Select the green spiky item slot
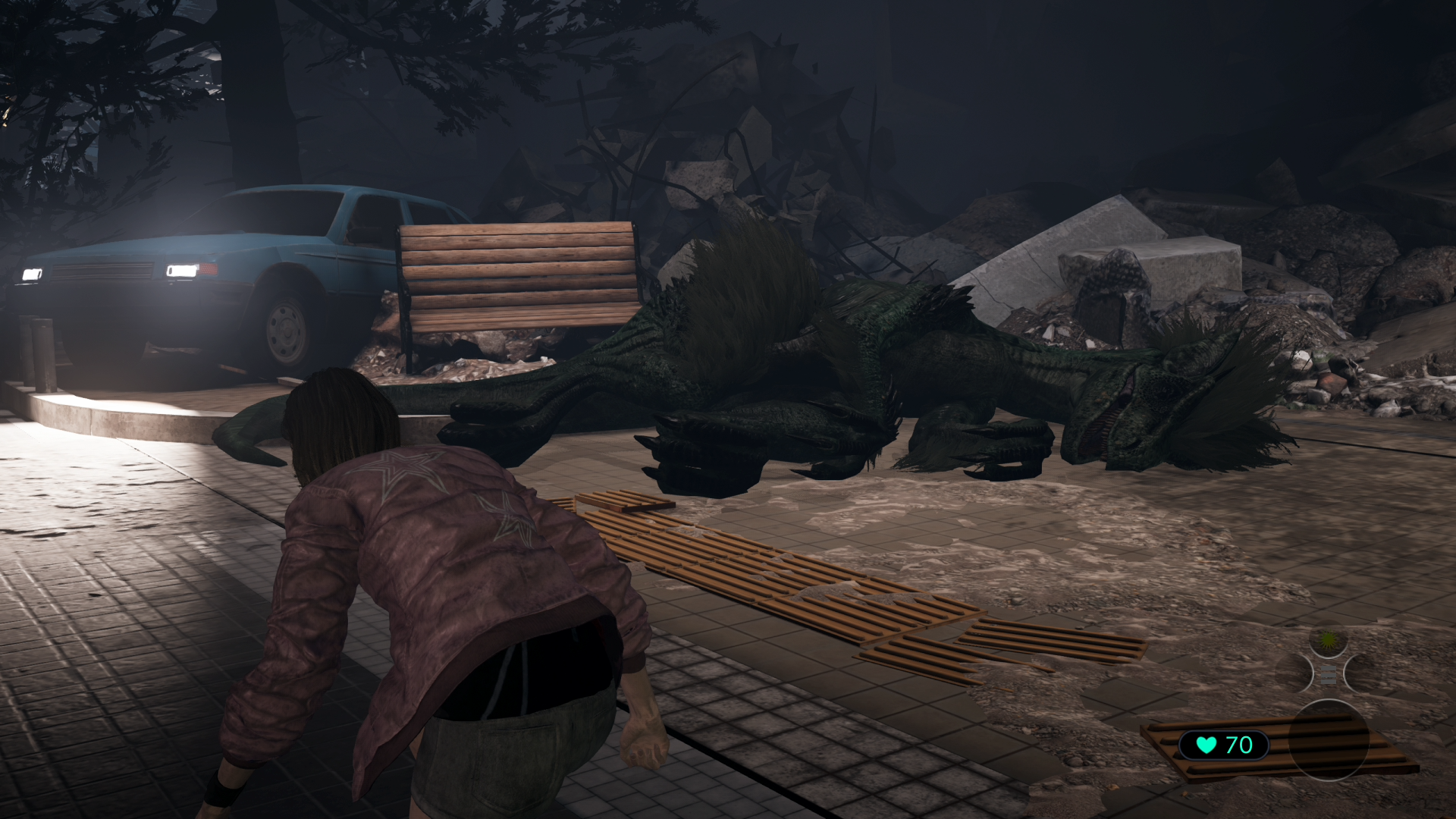The image size is (1456, 819). pyautogui.click(x=1329, y=642)
